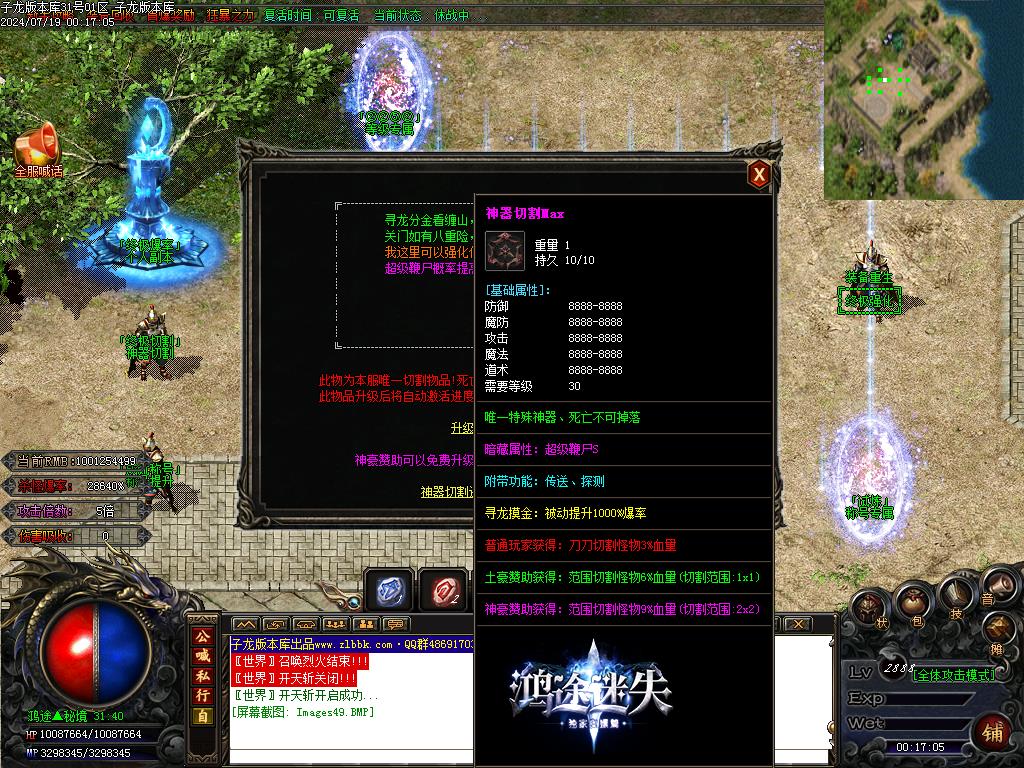The image size is (1024, 768).
Task: Use the blue rune hotbar slot
Action: (x=388, y=591)
